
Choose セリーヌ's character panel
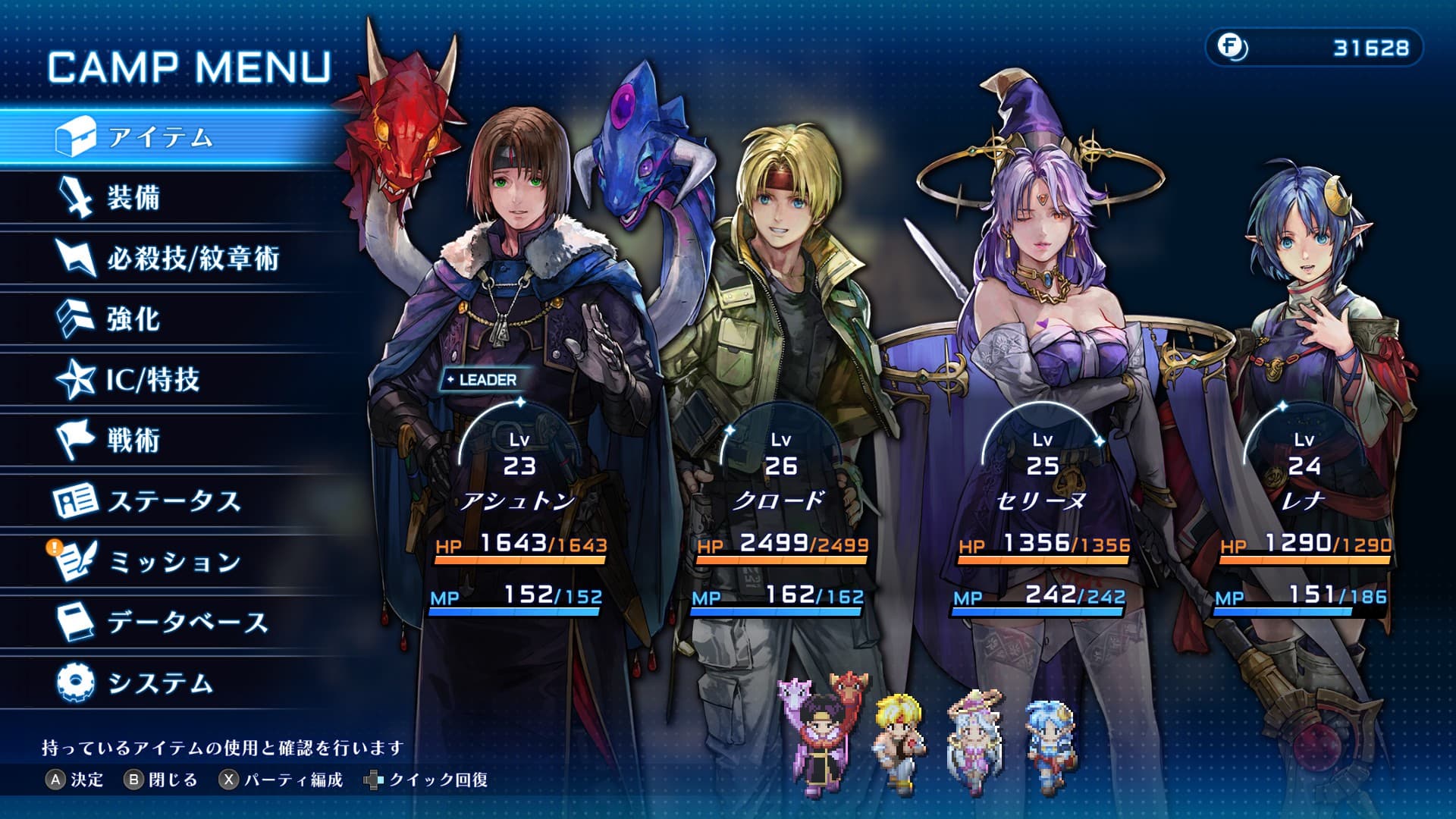[1042, 470]
